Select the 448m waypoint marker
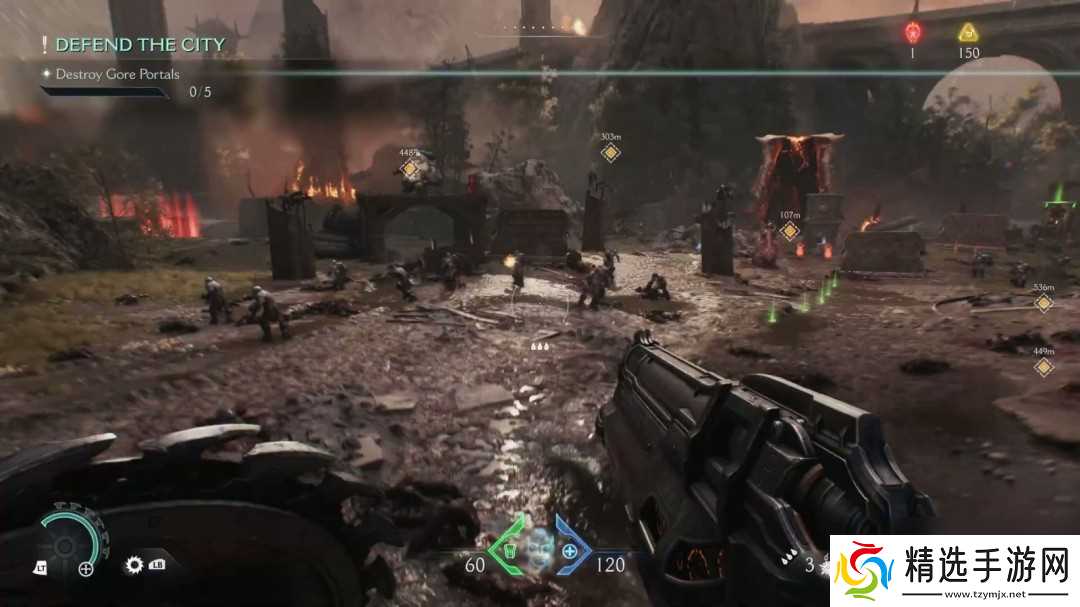Screen dimensions: 1080x607 409,169
